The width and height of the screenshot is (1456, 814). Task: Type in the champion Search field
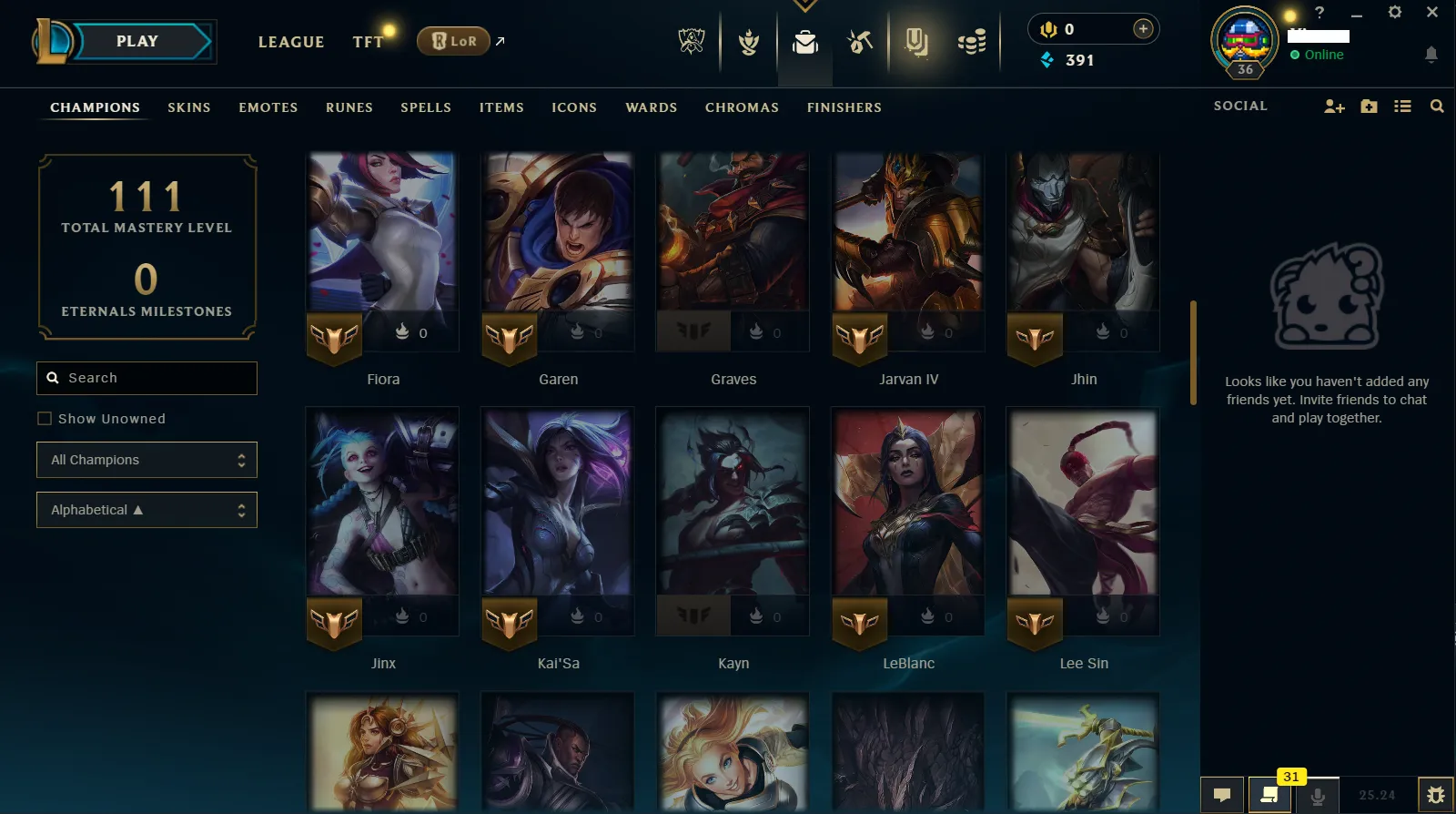pos(147,378)
